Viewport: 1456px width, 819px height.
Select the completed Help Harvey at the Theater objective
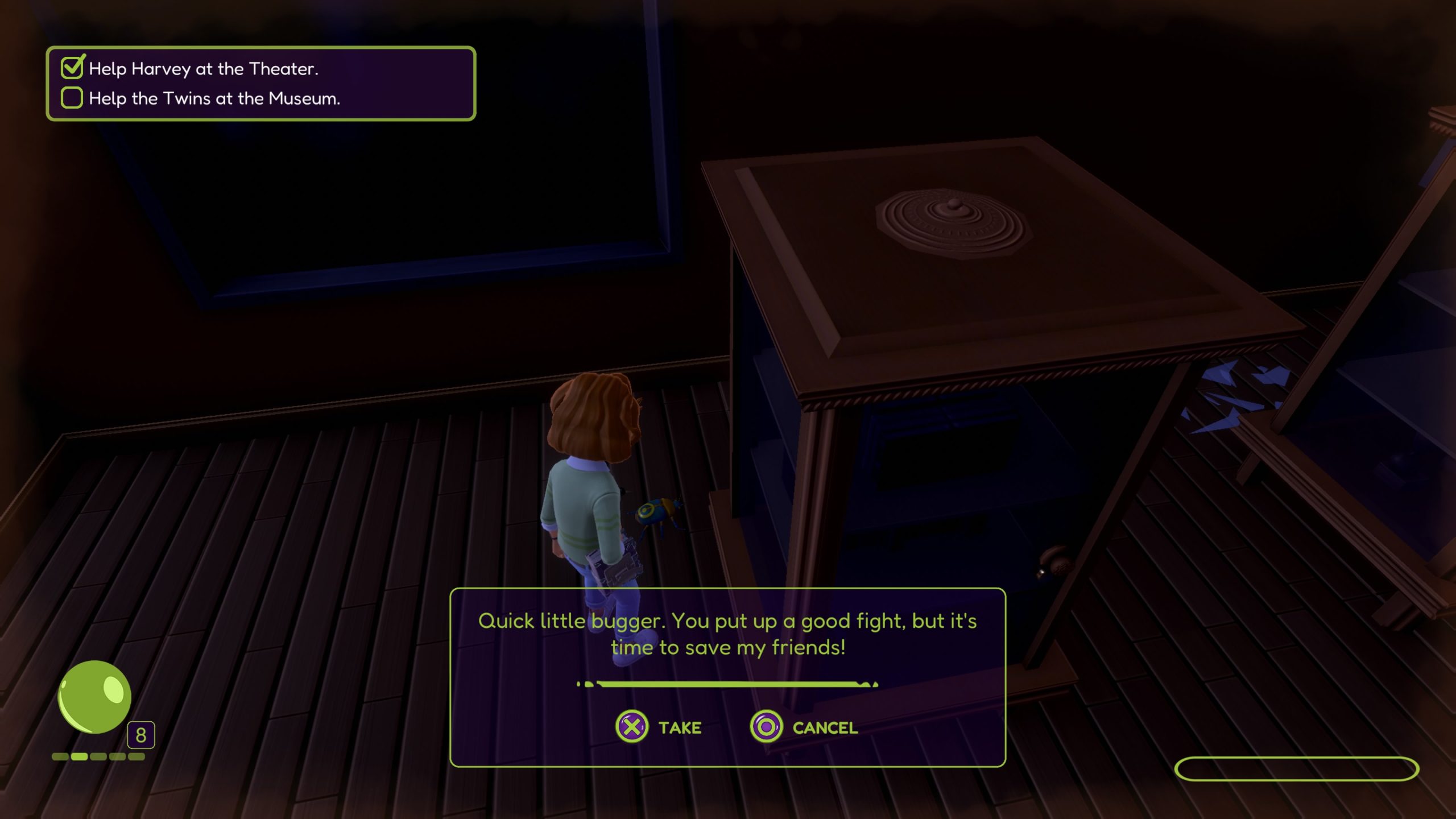pyautogui.click(x=203, y=69)
